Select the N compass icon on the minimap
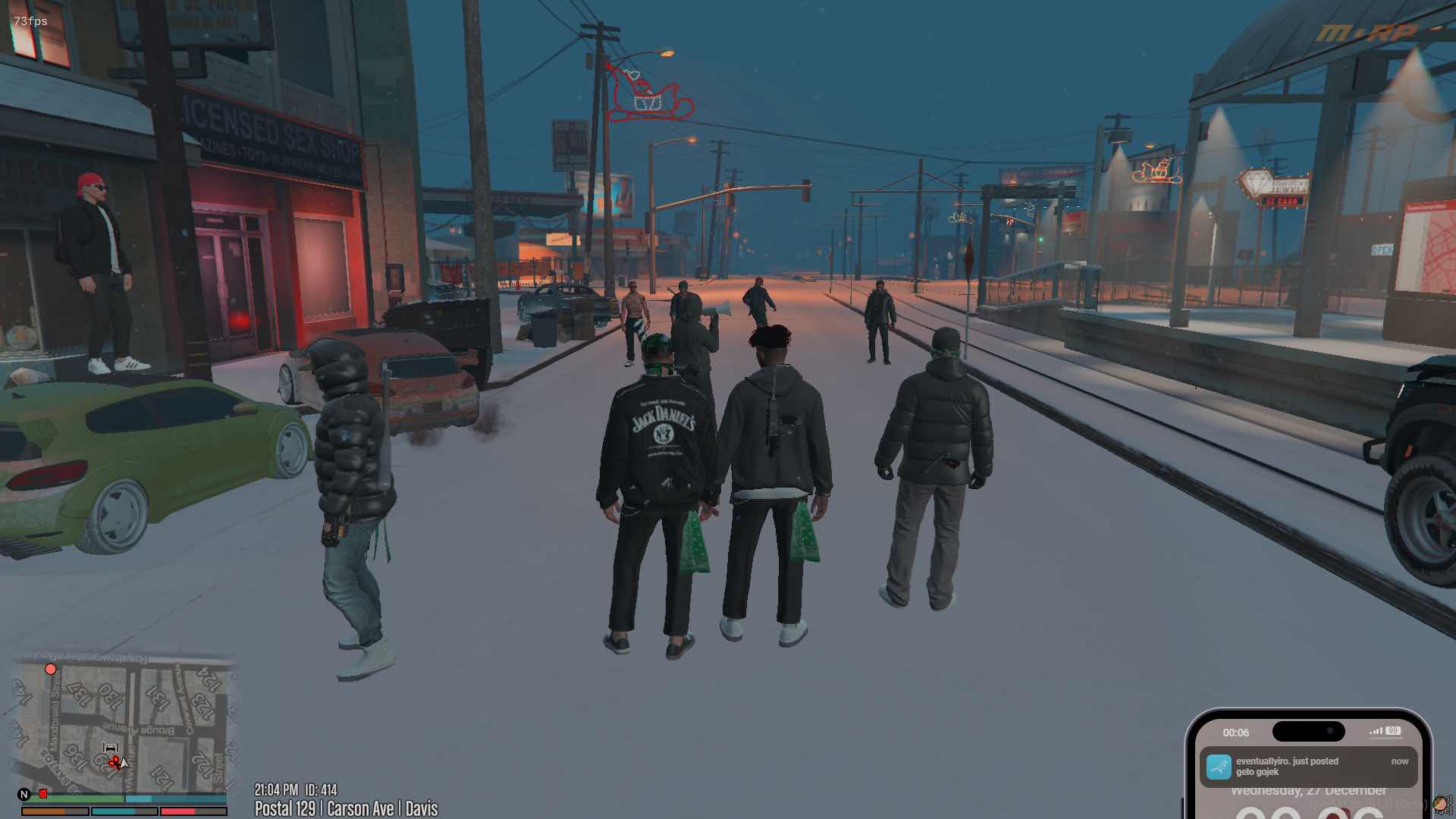Screen dimensions: 1456x819 point(23,793)
